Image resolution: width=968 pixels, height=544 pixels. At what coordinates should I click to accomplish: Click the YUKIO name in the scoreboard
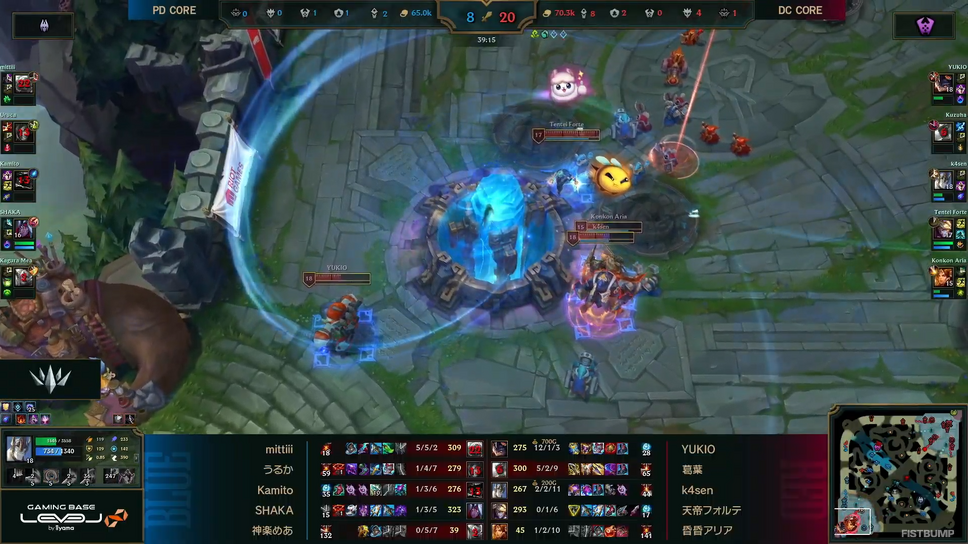point(698,450)
